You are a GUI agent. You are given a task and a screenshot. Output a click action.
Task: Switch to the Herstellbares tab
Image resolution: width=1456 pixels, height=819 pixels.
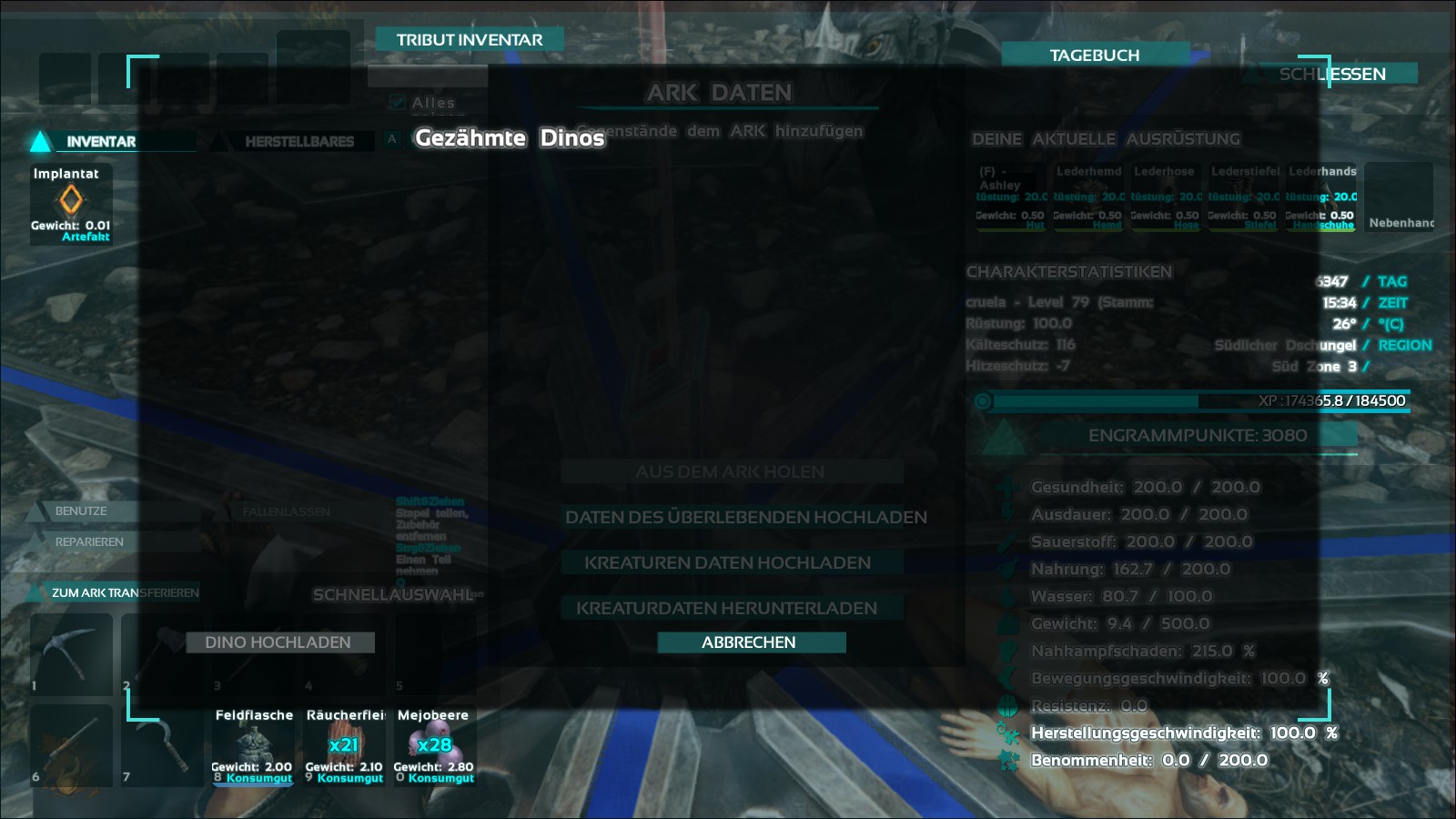point(299,142)
